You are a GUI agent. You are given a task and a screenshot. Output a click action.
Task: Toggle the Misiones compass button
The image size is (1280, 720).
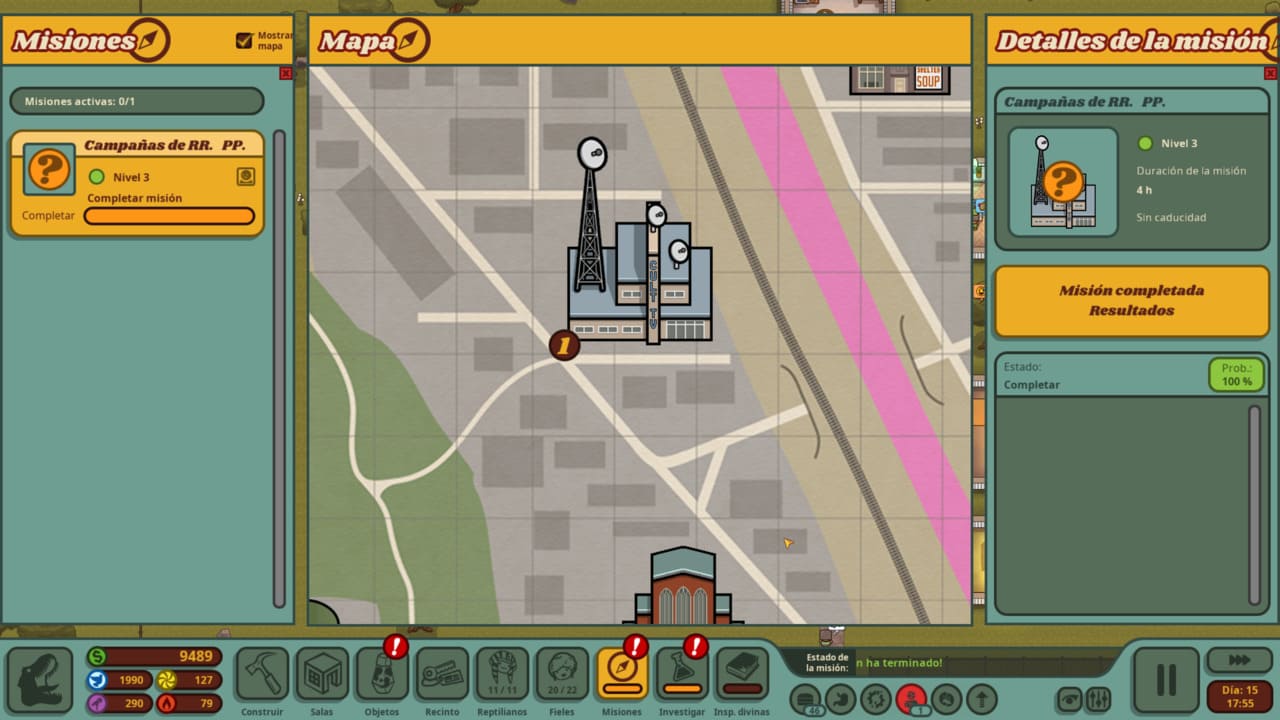[622, 674]
